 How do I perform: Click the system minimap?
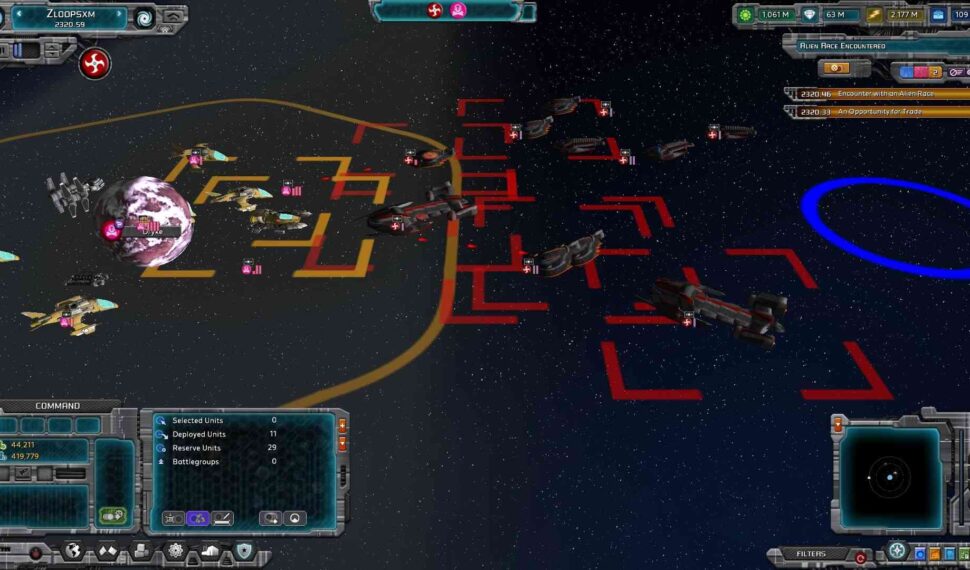[889, 478]
